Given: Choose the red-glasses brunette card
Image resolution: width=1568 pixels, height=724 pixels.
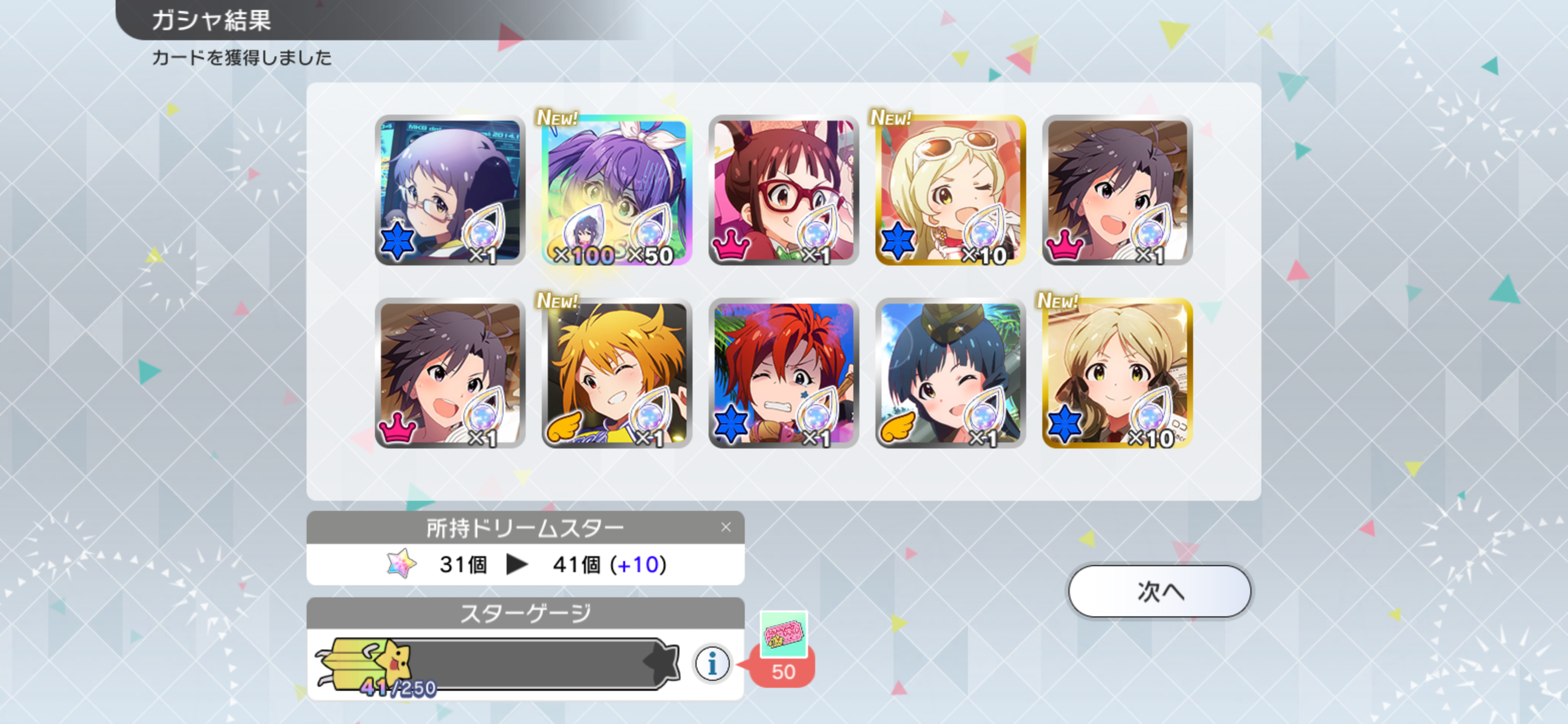Looking at the screenshot, I should click(783, 190).
